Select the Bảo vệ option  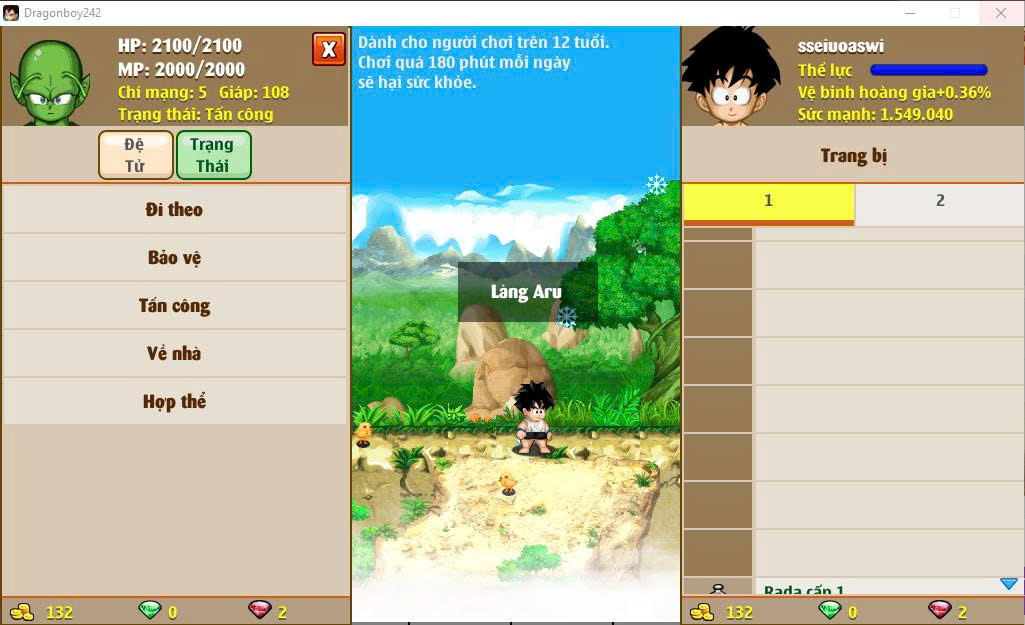174,258
